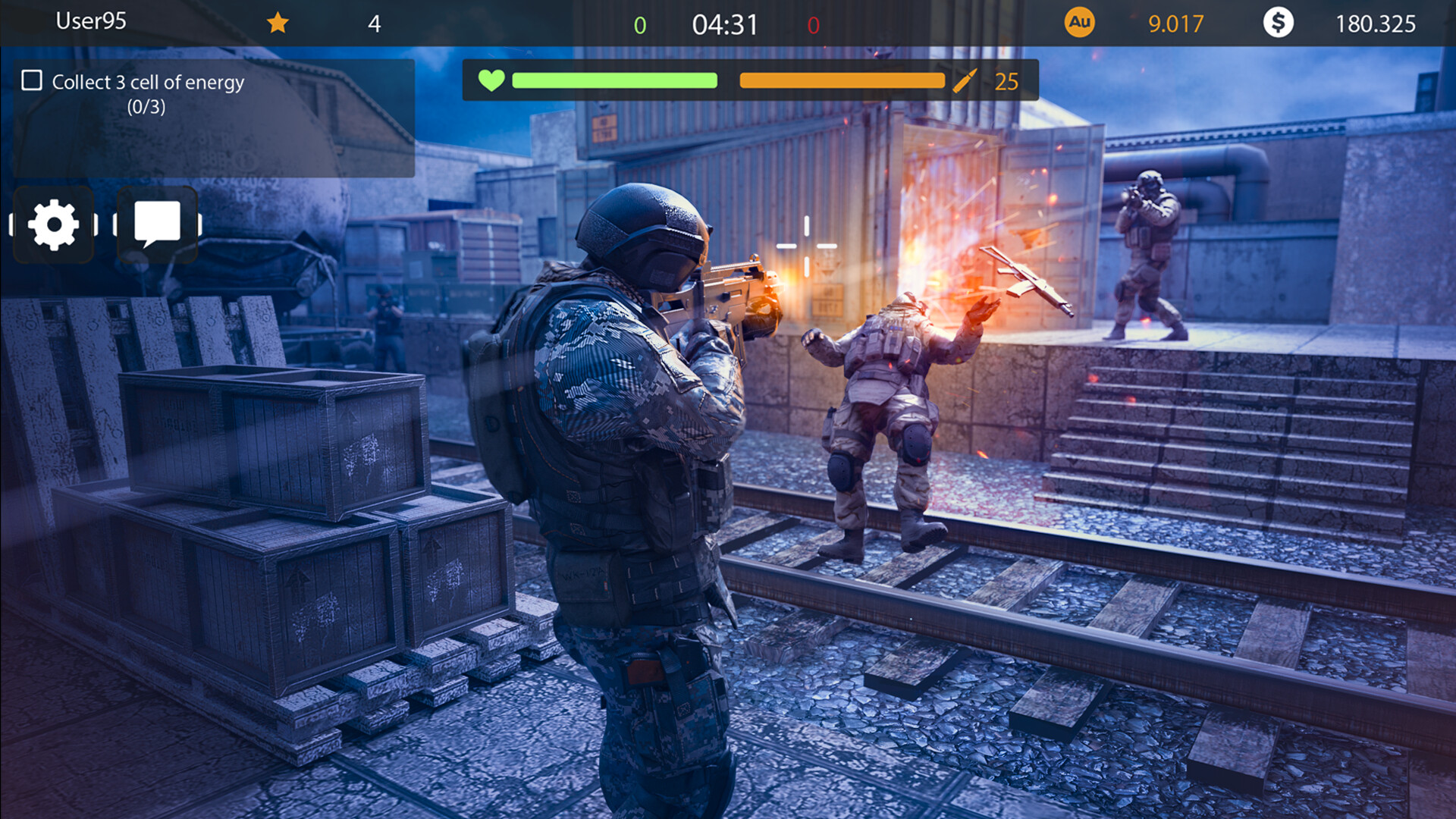The height and width of the screenshot is (819, 1456).
Task: Select the match timer 04:31
Action: (x=723, y=23)
